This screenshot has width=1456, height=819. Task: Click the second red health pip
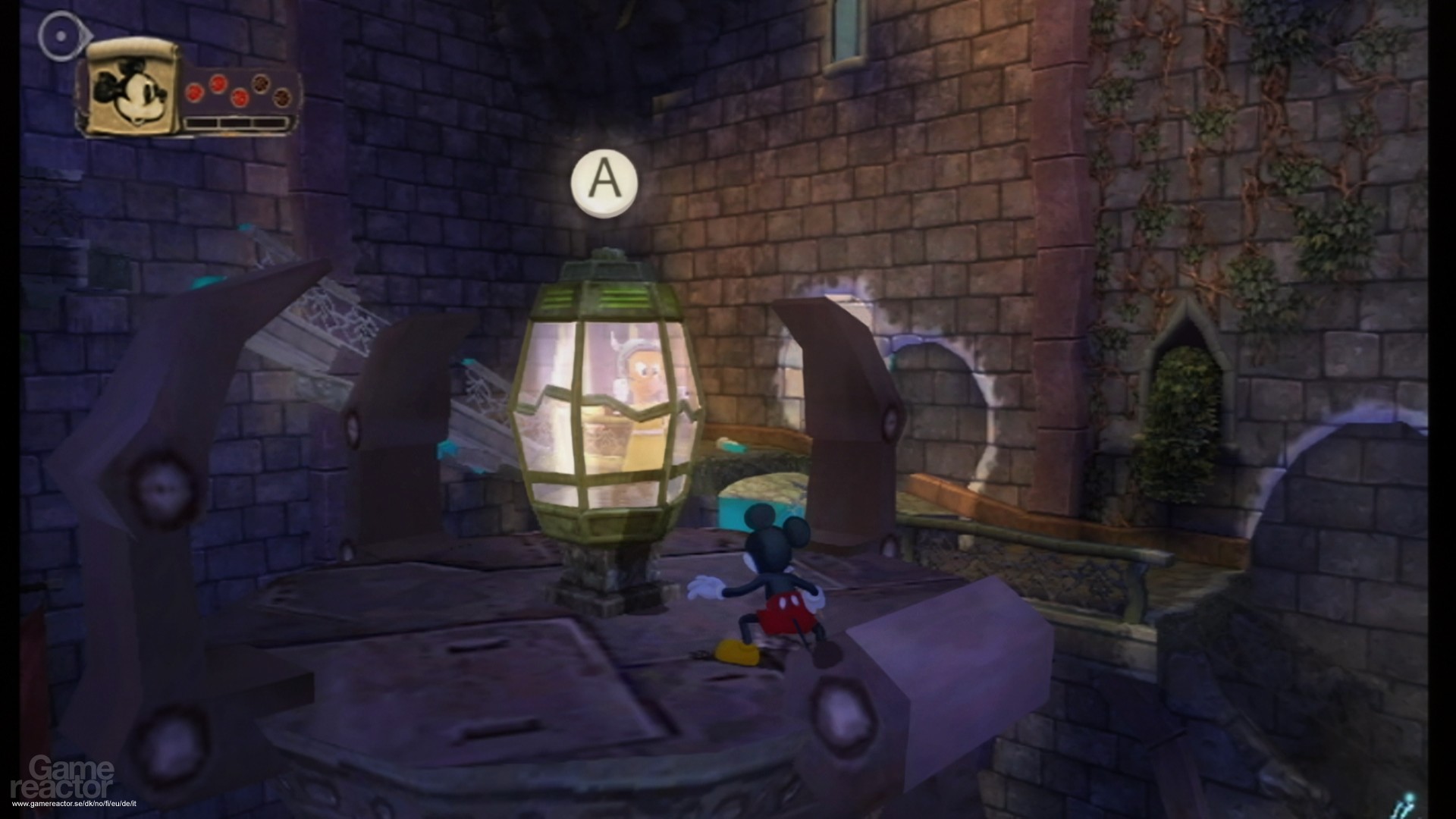pos(219,85)
